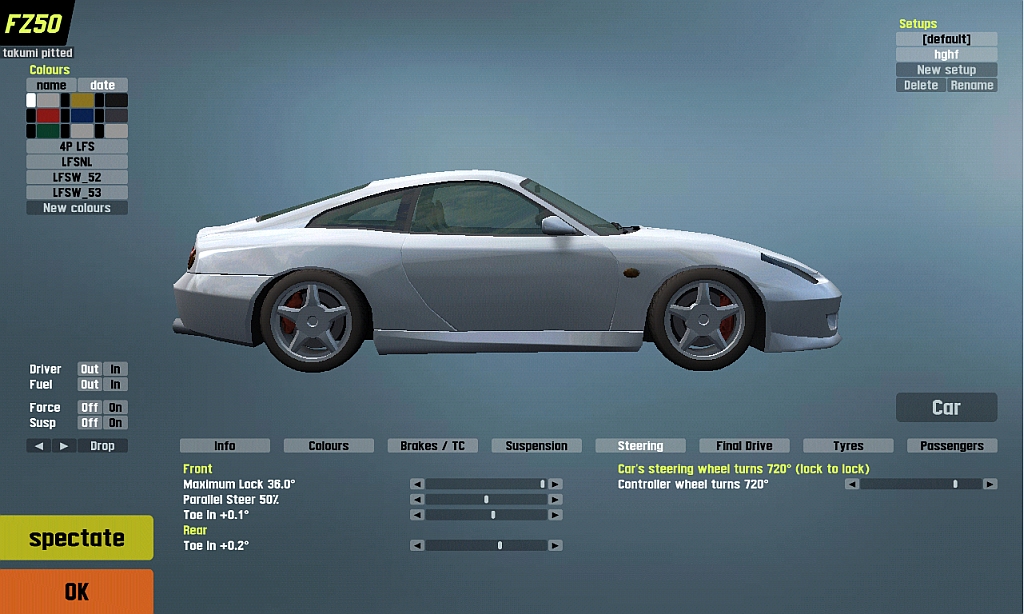Open the Passengers tab
Image resolution: width=1024 pixels, height=614 pixels.
point(951,446)
